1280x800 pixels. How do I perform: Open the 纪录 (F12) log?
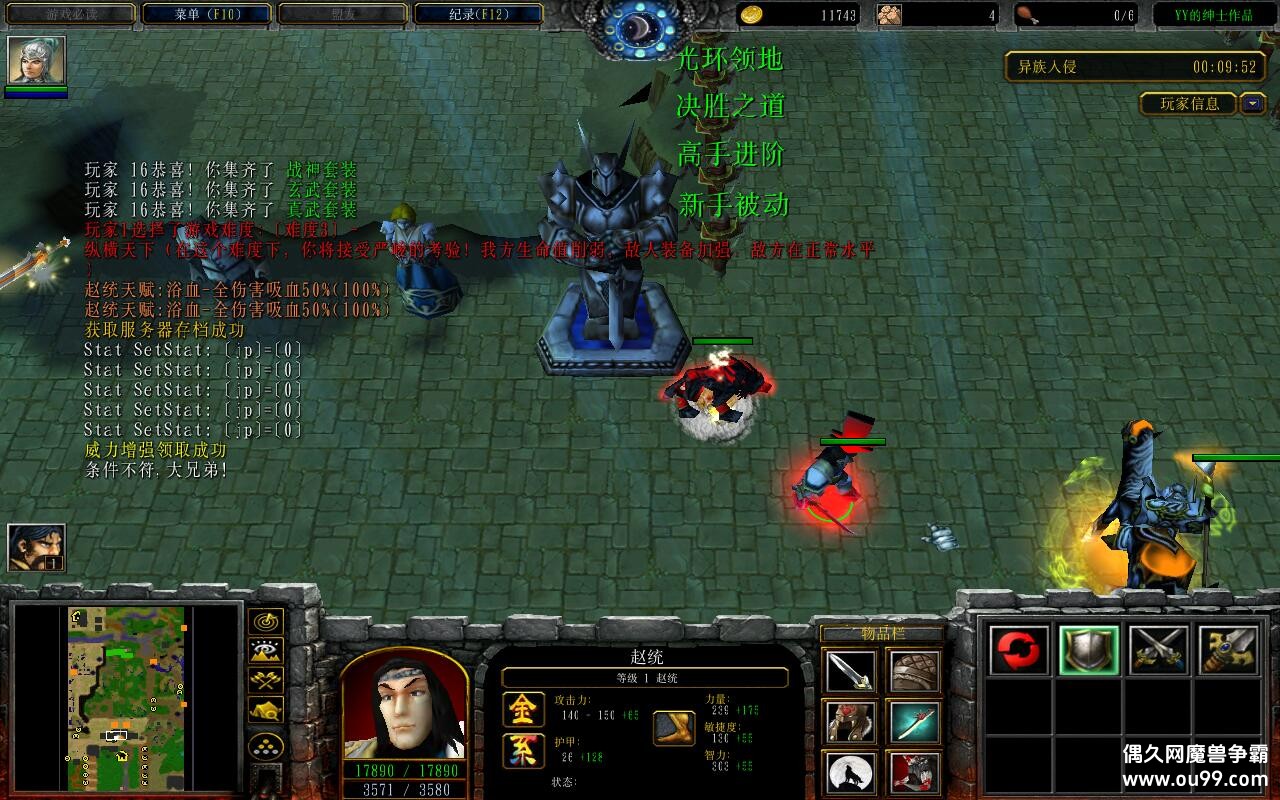478,14
